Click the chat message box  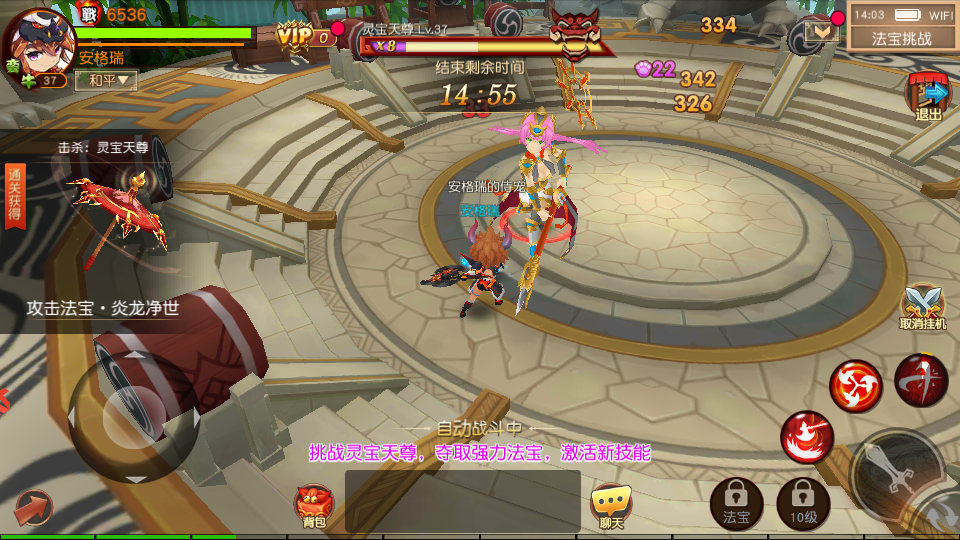coord(462,500)
